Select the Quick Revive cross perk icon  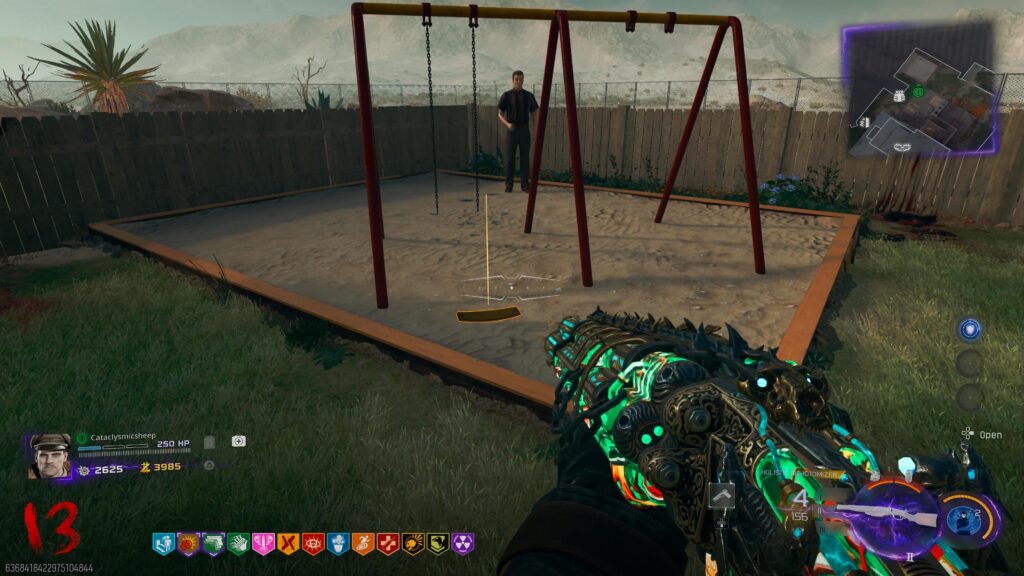click(x=388, y=543)
